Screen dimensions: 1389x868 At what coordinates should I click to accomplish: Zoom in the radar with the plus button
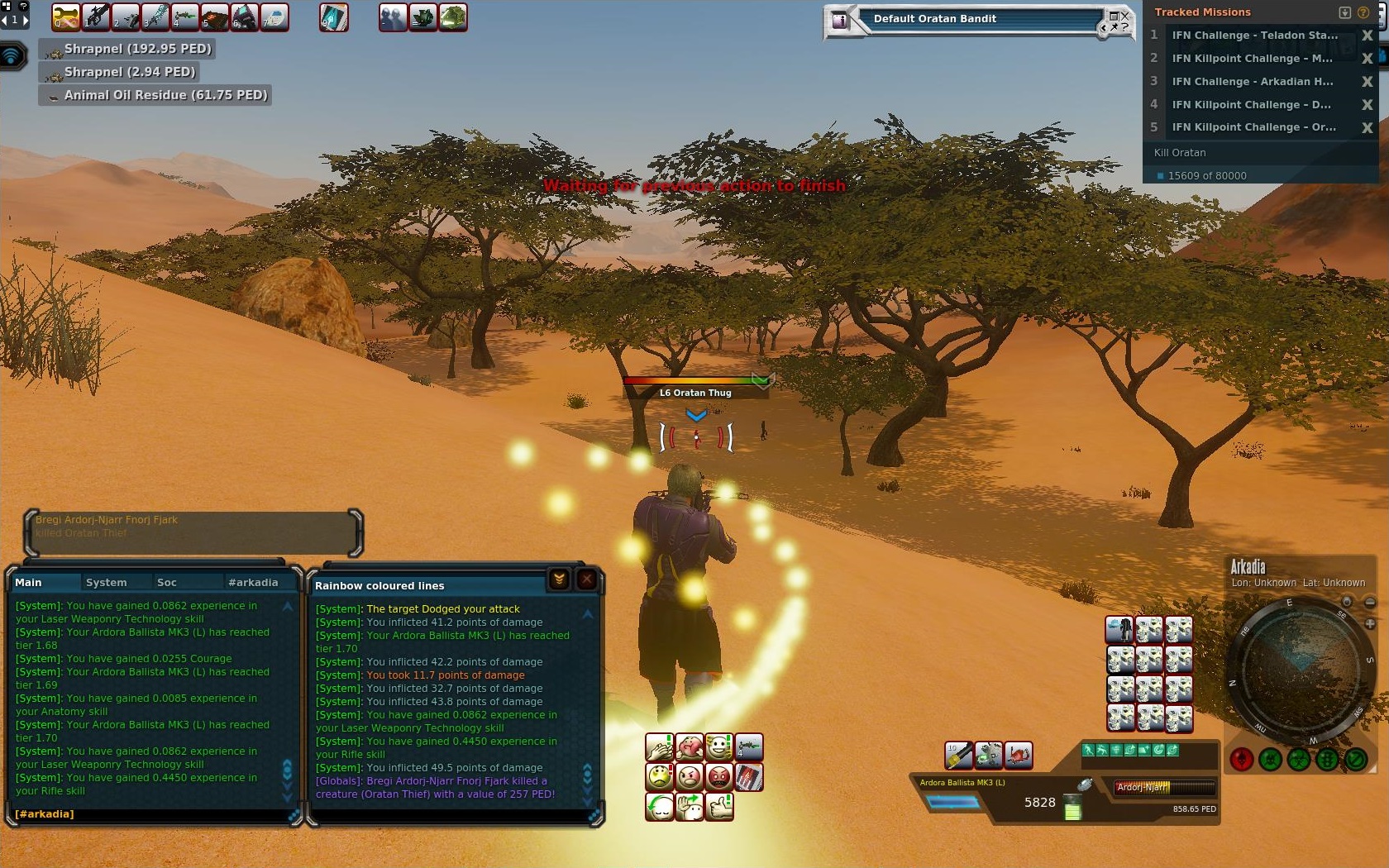(1370, 624)
